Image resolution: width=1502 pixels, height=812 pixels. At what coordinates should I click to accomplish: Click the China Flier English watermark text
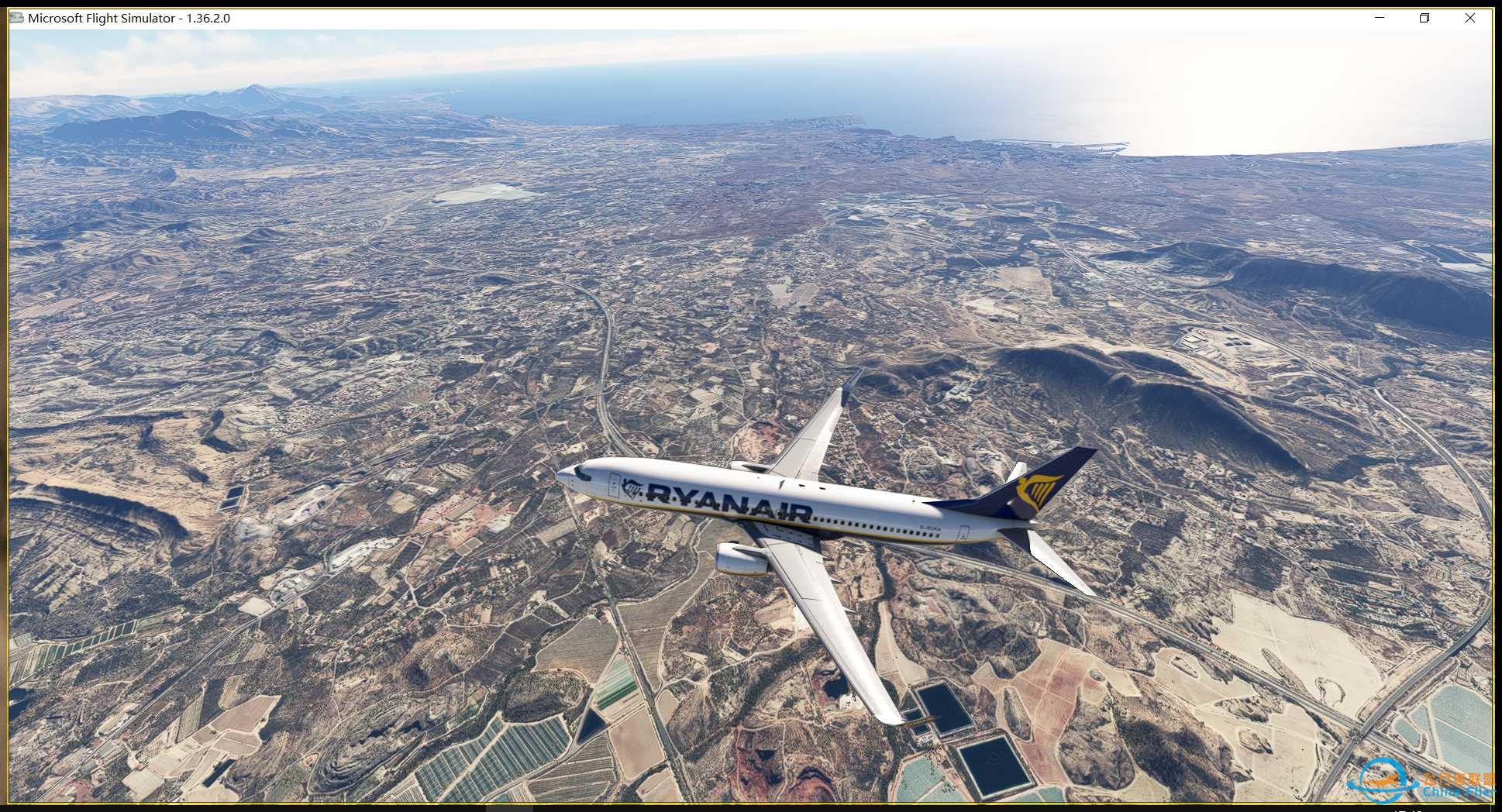click(1460, 792)
